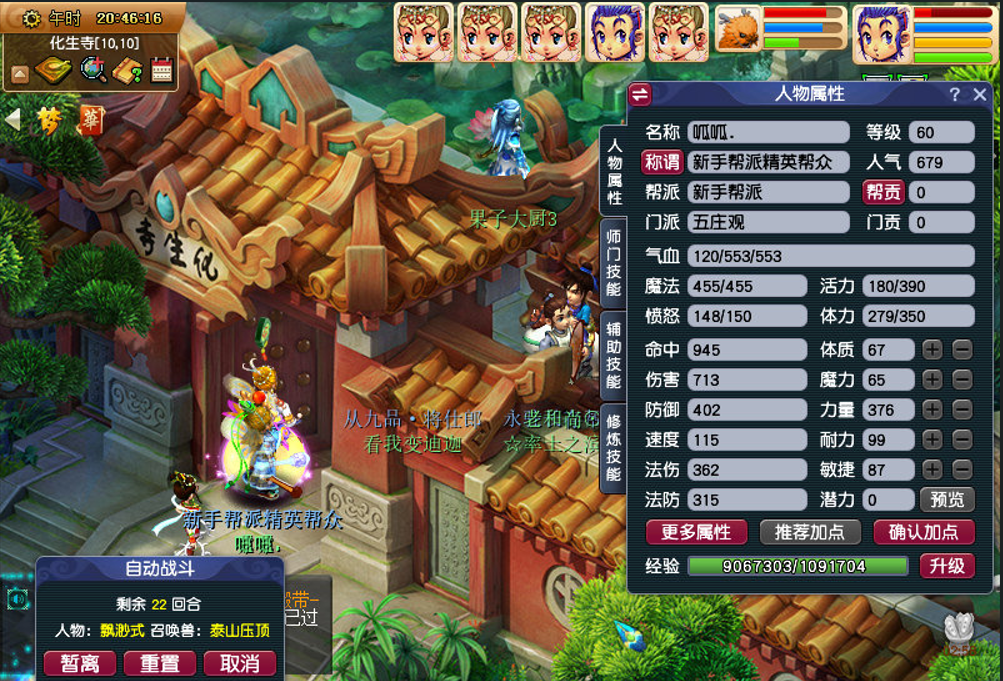Open the 称谓 title selector
This screenshot has height=681, width=1003.
tap(662, 162)
